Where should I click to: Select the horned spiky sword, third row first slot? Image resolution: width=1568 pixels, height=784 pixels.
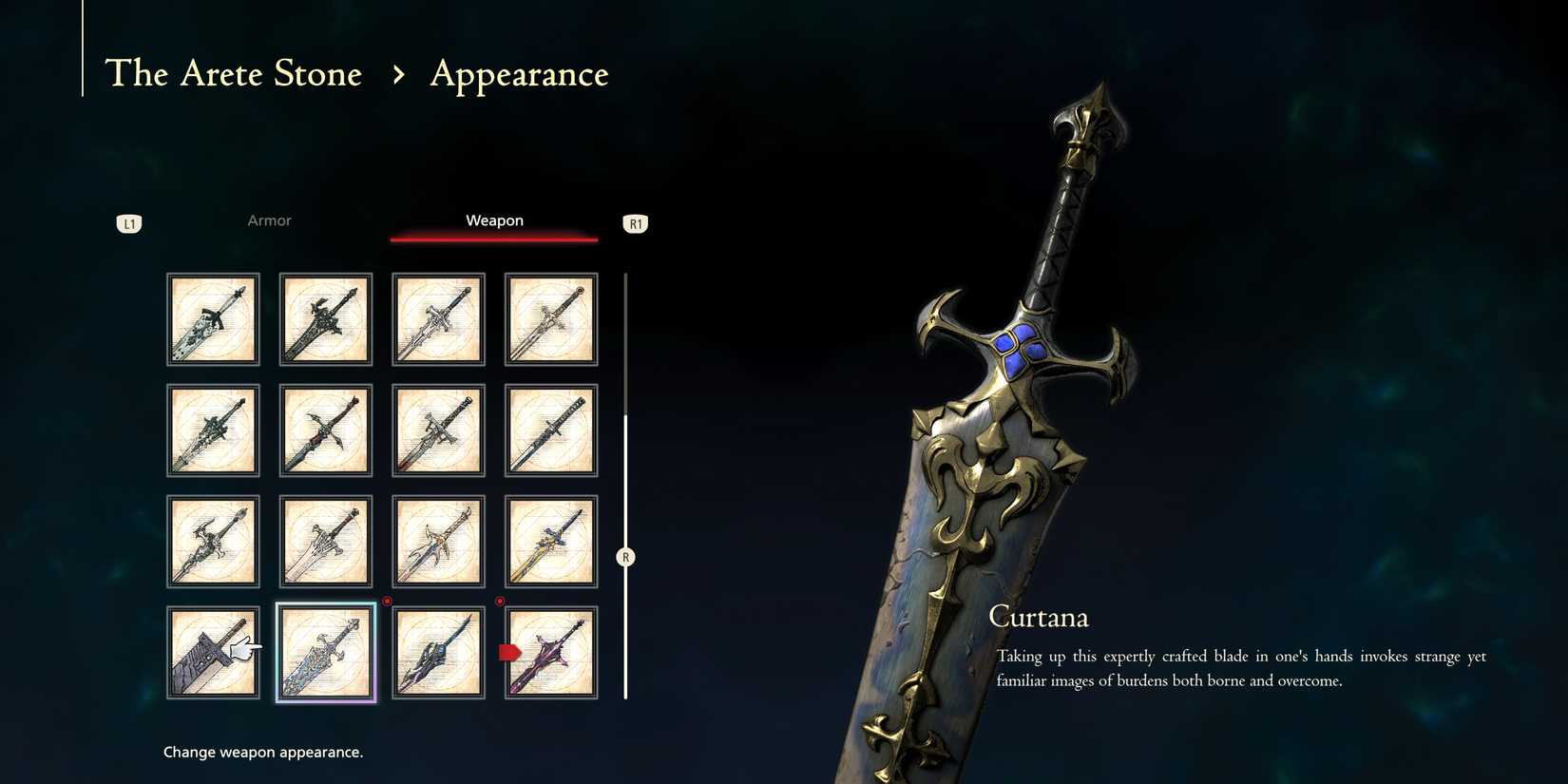coord(213,541)
